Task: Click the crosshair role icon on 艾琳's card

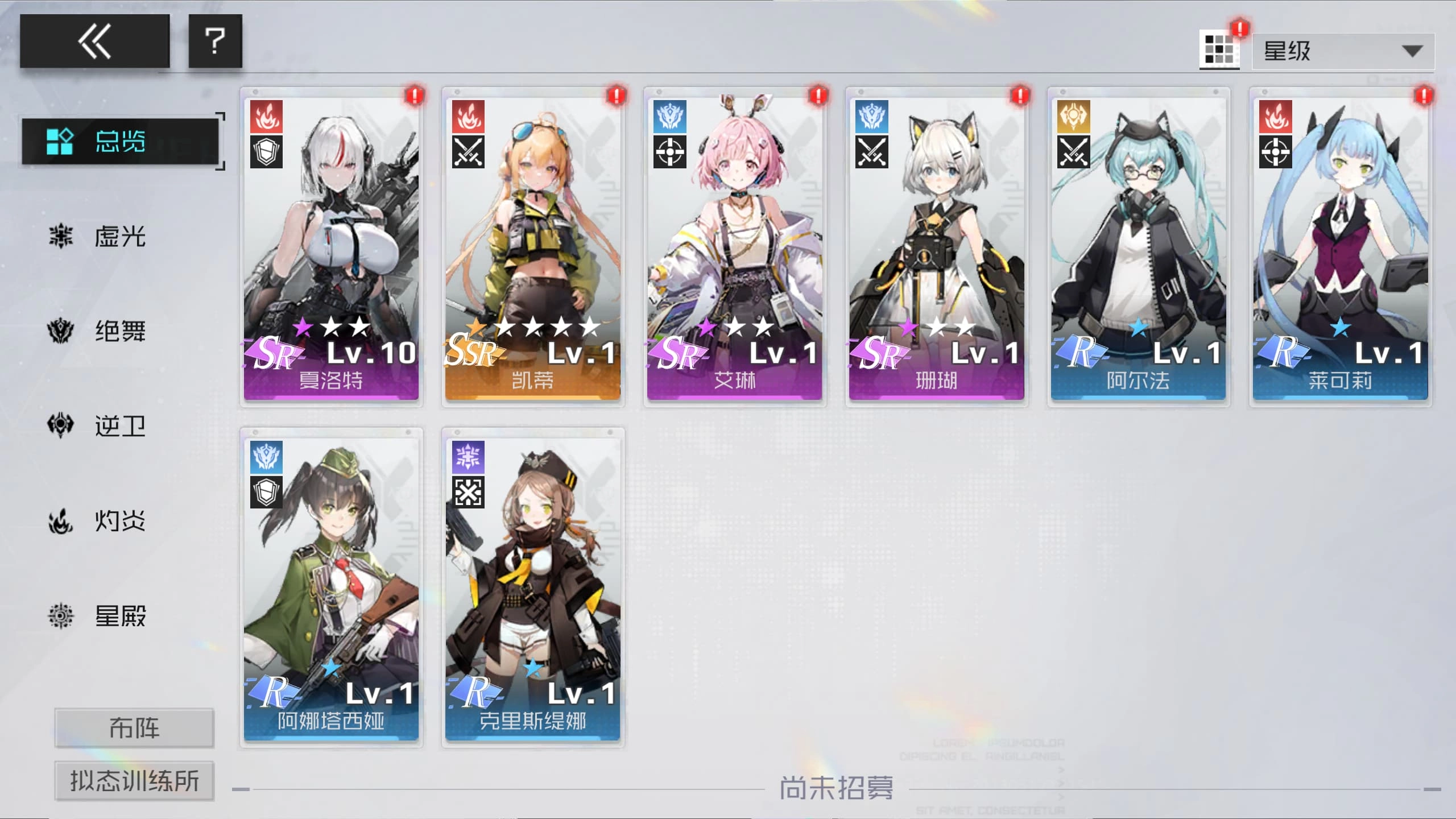Action: coord(669,152)
